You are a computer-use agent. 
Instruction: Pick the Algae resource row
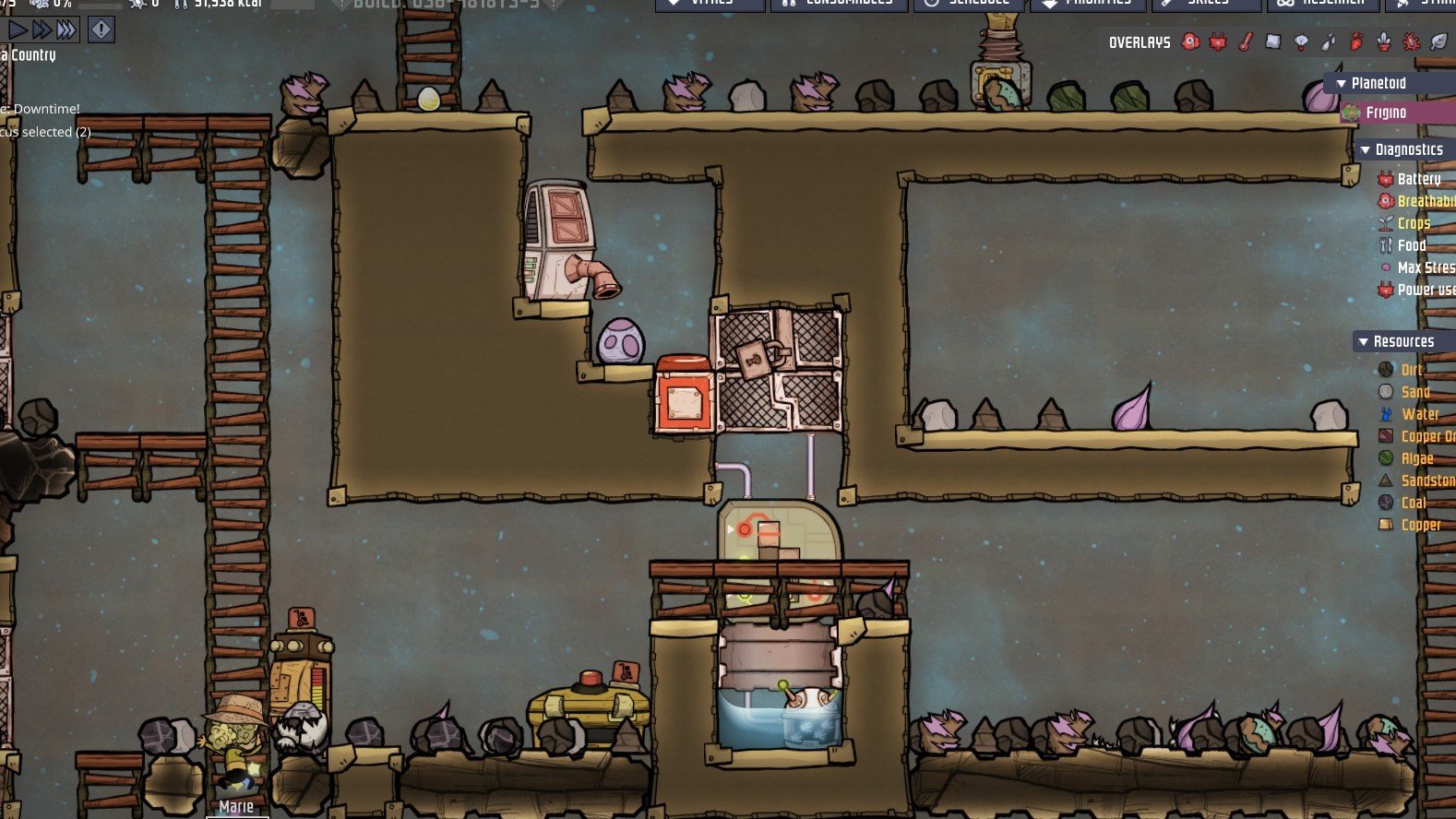click(x=1416, y=458)
